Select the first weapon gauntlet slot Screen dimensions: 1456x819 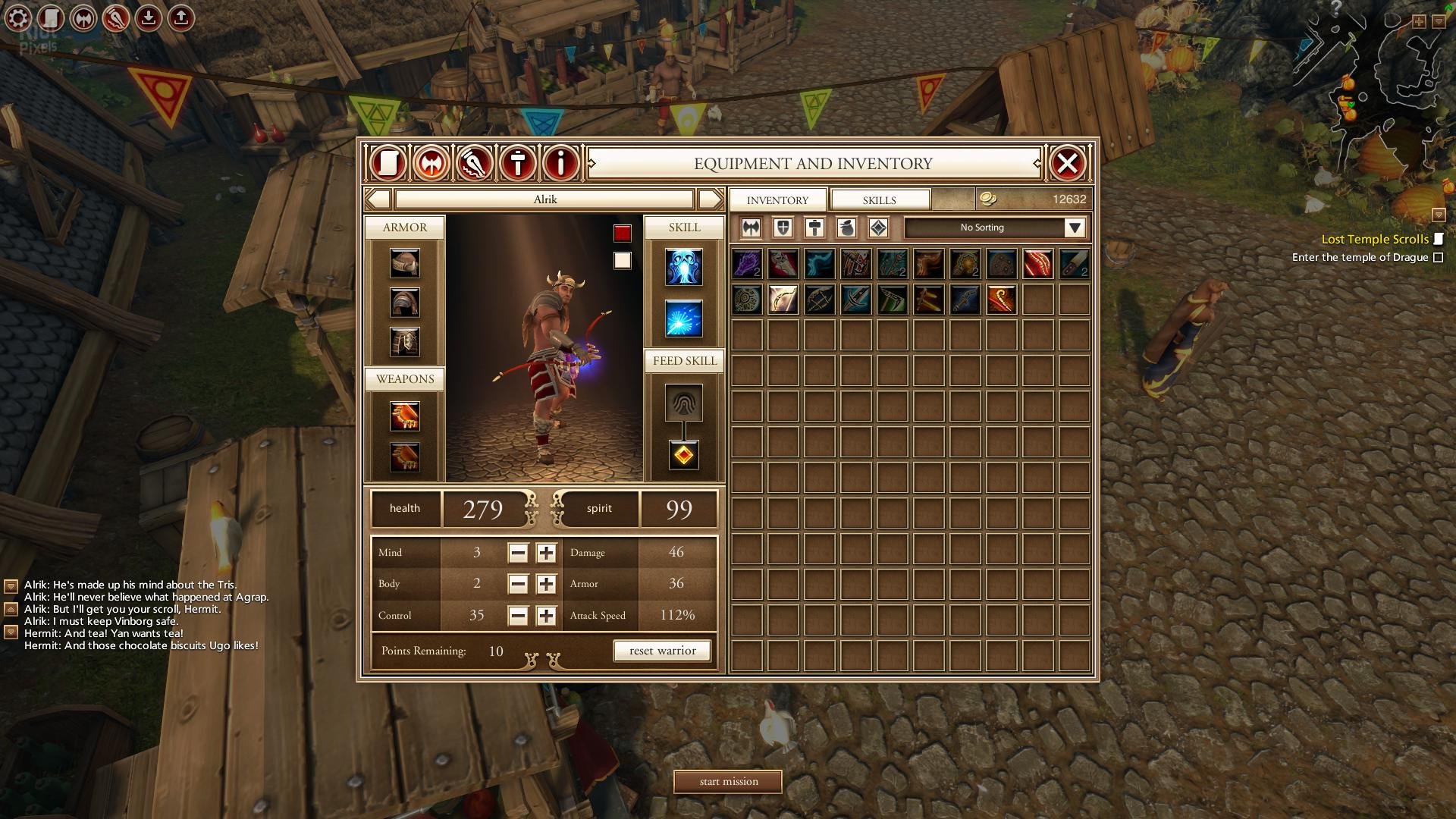[405, 416]
